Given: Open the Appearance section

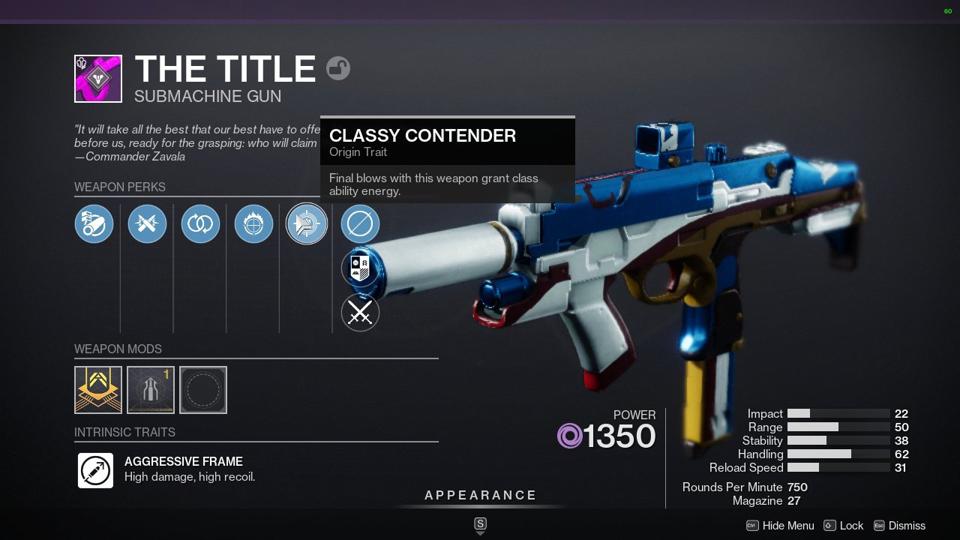Looking at the screenshot, I should 480,496.
